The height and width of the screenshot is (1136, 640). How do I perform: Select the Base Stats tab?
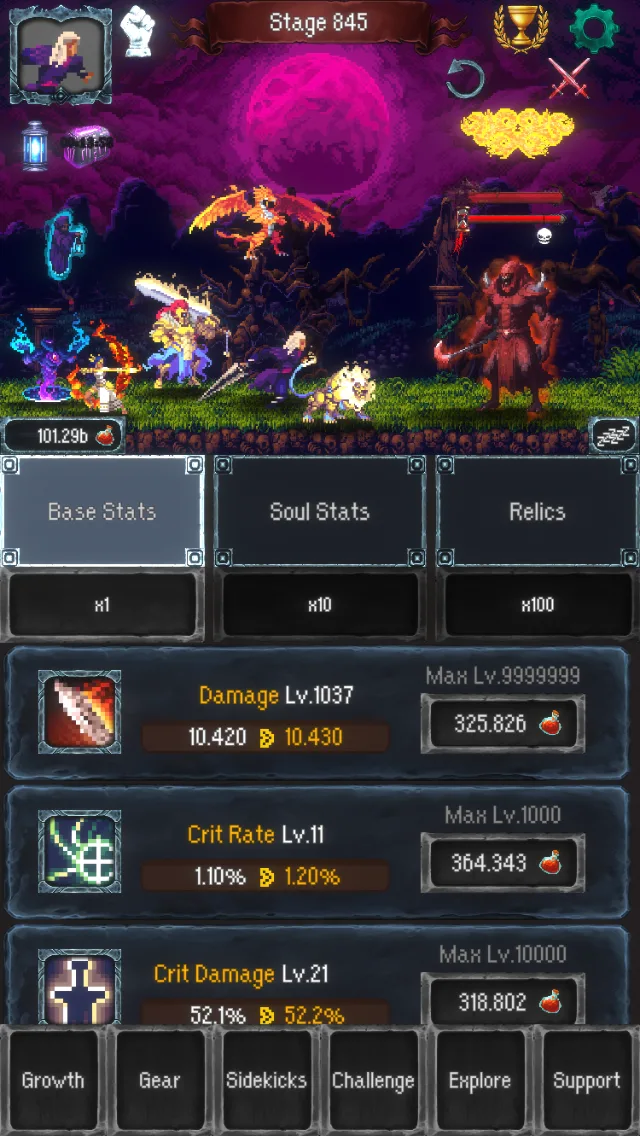[102, 512]
